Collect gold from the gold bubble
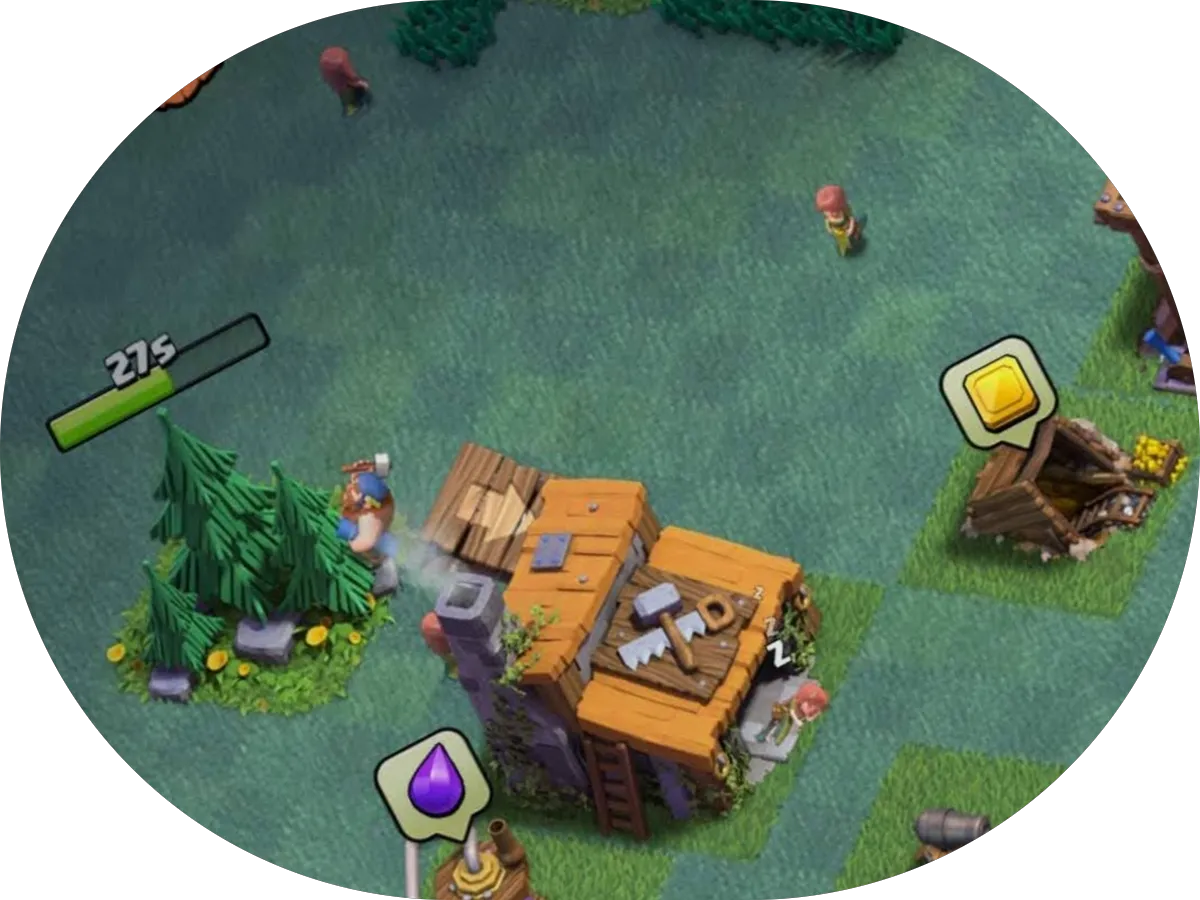The height and width of the screenshot is (900, 1200). (998, 388)
